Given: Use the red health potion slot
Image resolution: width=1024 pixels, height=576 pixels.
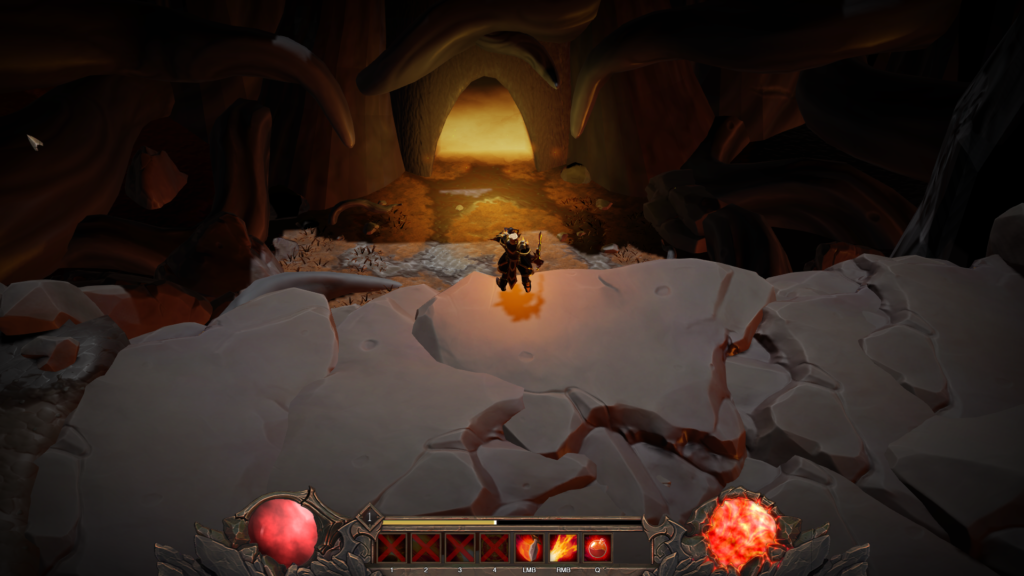Looking at the screenshot, I should click(x=598, y=548).
